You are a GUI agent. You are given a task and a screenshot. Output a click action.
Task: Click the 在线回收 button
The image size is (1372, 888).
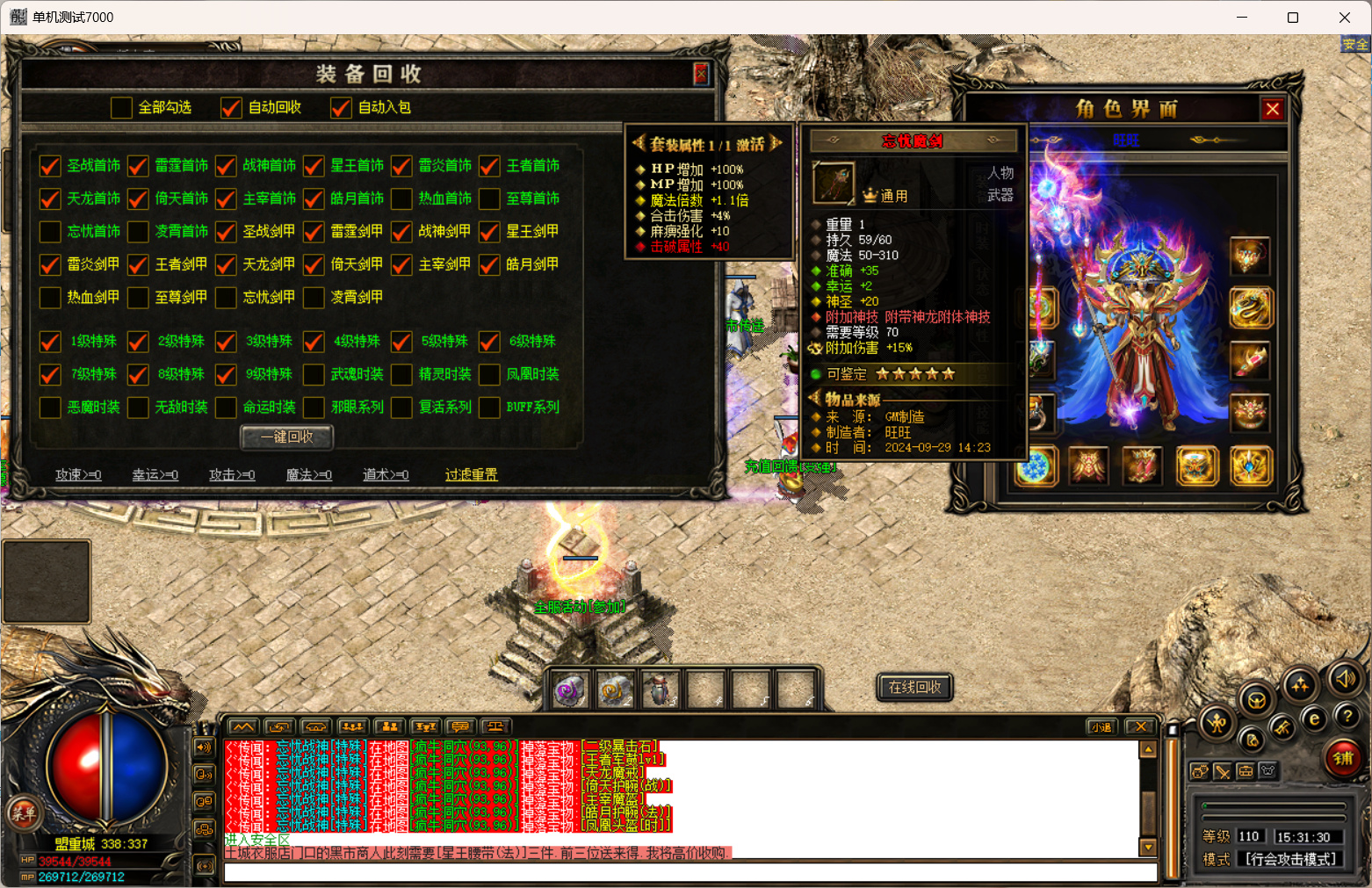914,688
